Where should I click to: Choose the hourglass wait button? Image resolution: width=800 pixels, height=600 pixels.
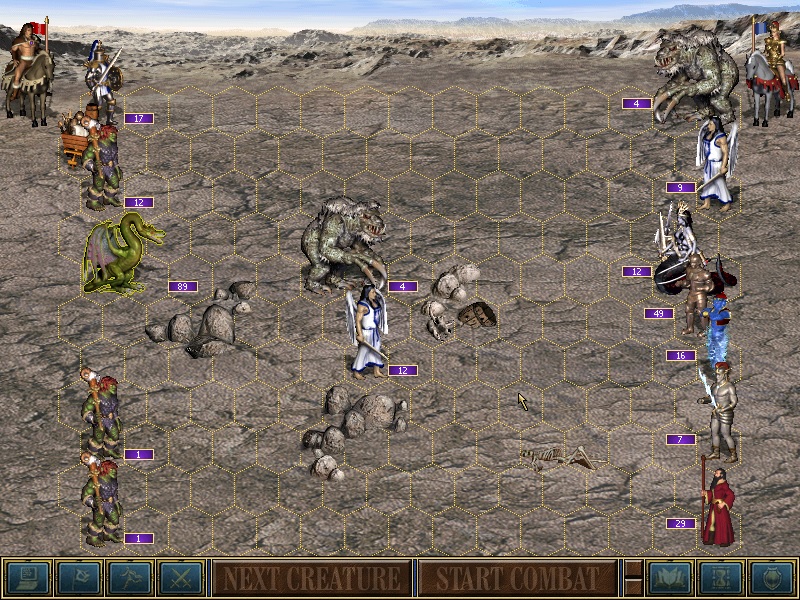(721, 578)
